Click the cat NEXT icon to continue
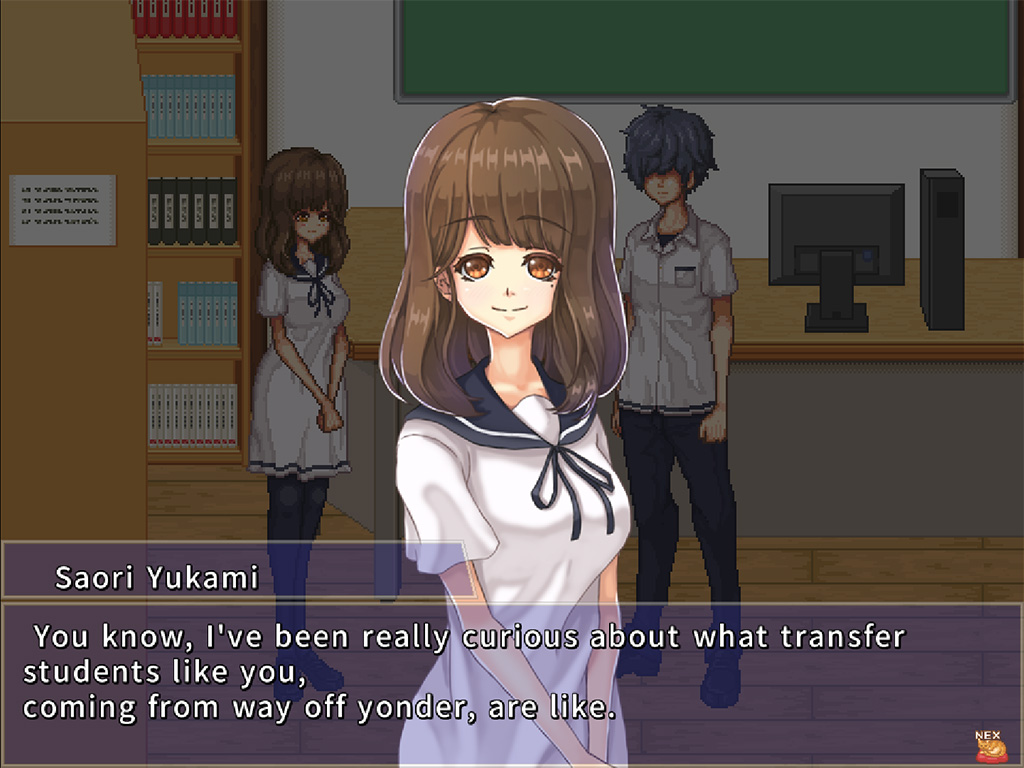1024x768 pixels. (989, 746)
